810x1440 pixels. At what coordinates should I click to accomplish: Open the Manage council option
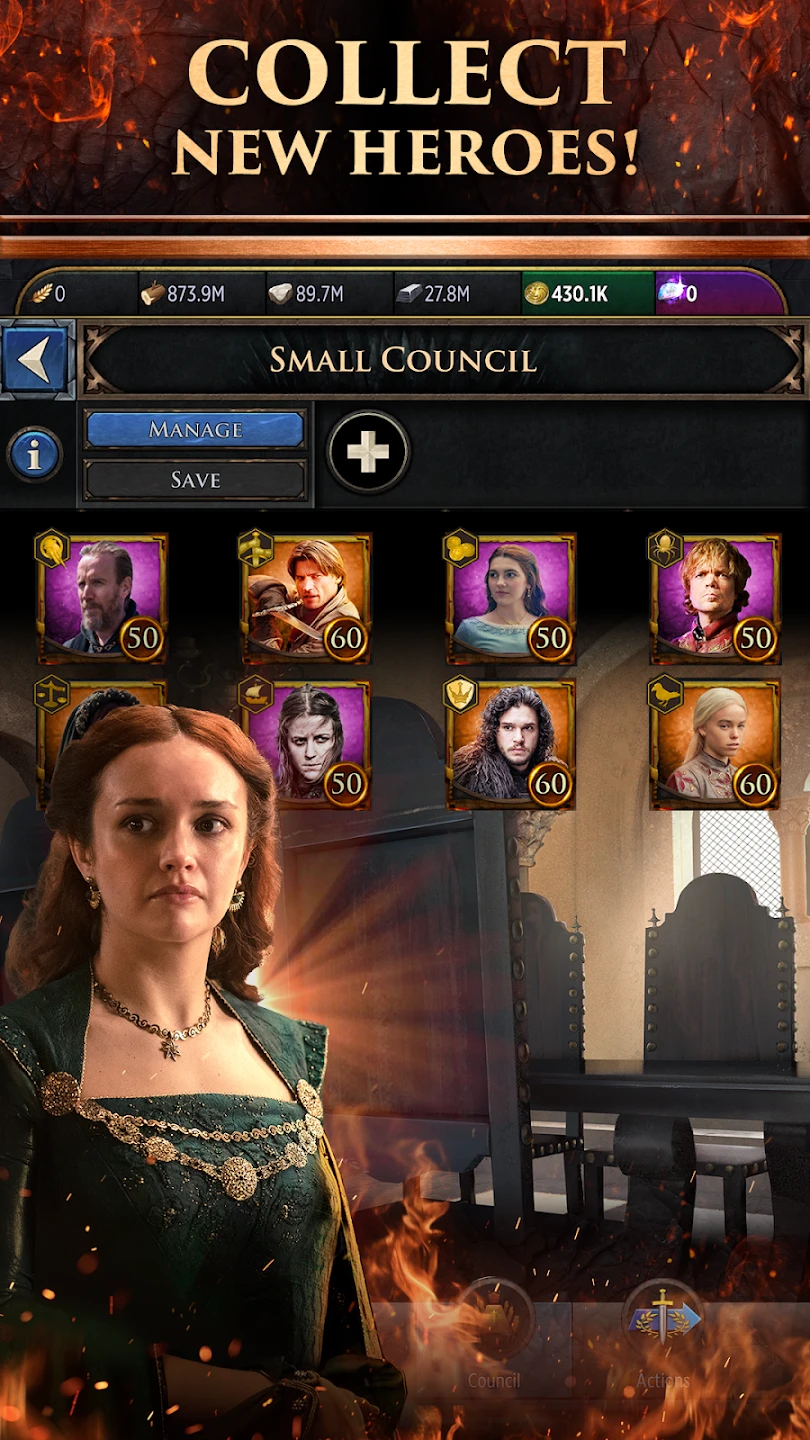pyautogui.click(x=195, y=430)
